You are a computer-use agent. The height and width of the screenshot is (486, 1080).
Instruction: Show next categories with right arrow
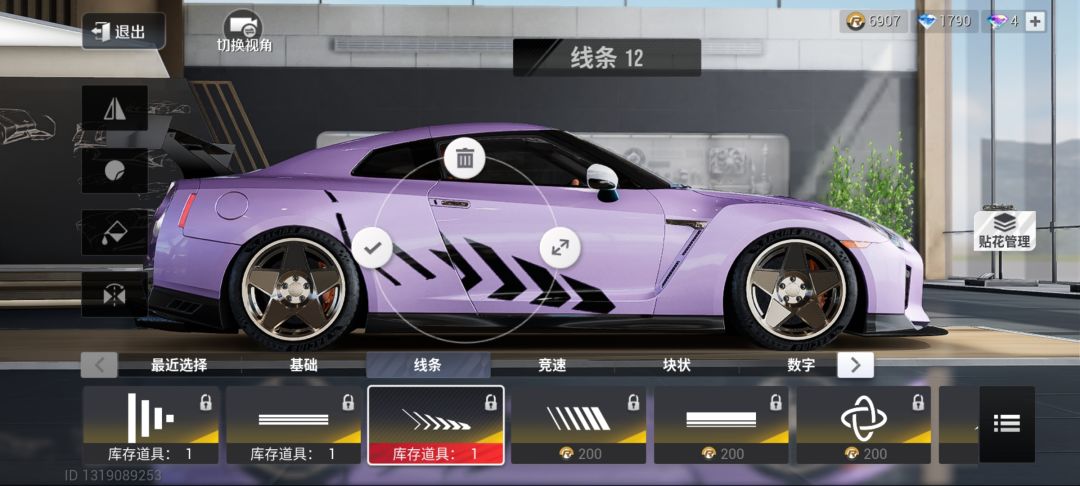click(854, 365)
